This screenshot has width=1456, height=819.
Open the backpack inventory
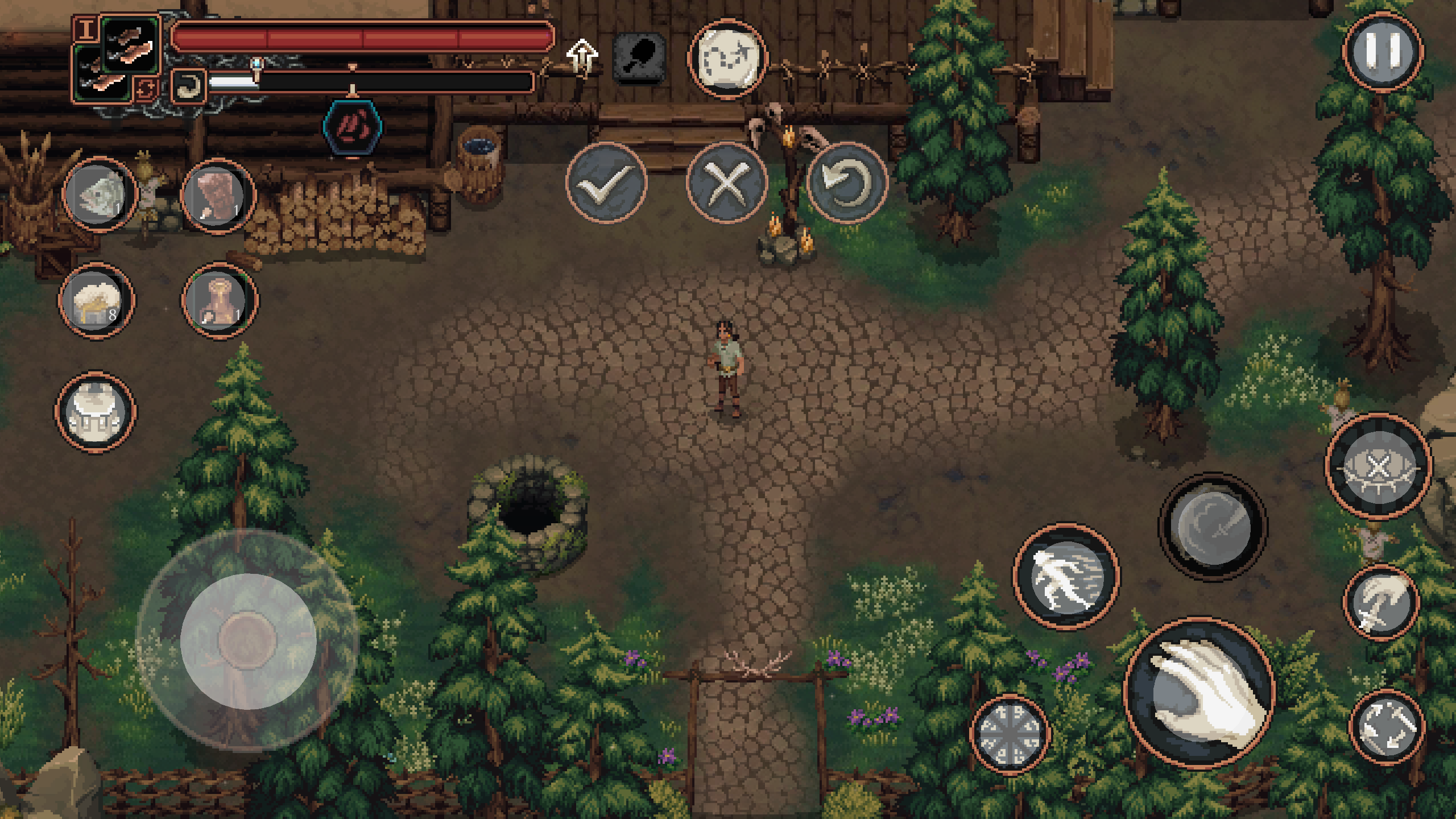point(95,411)
